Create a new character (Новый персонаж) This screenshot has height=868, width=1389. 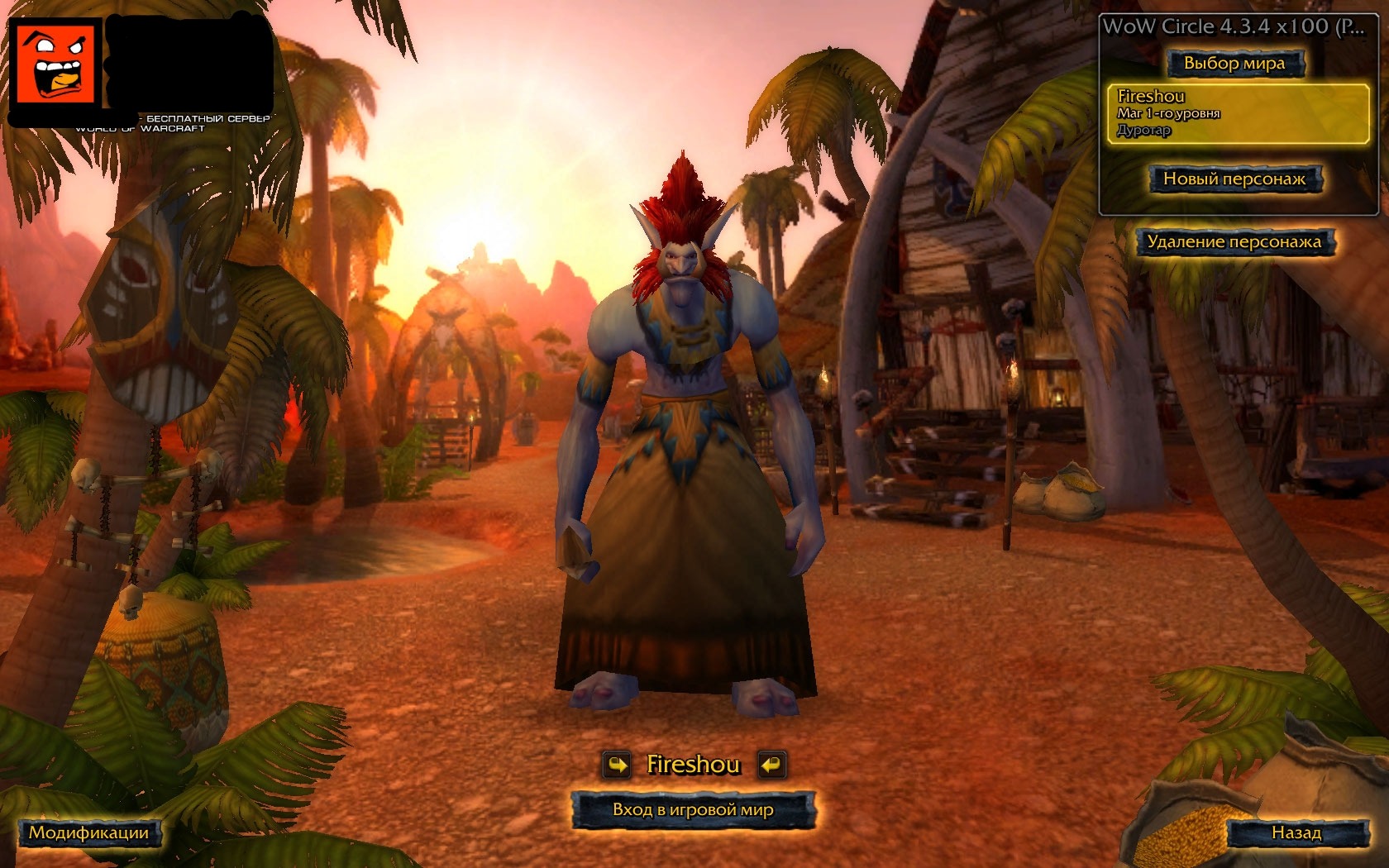pyautogui.click(x=1234, y=179)
